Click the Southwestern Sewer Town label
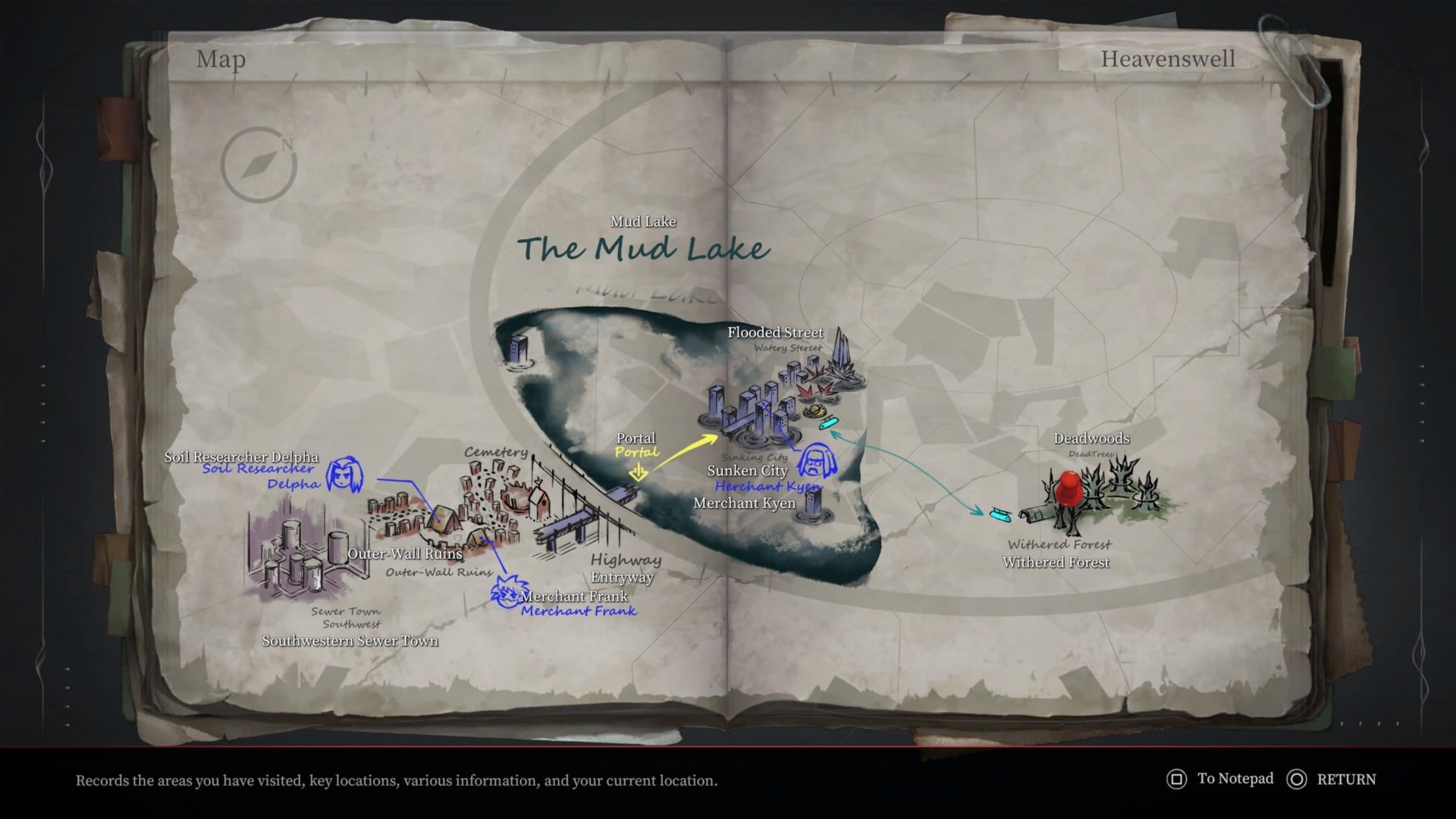 (x=350, y=641)
